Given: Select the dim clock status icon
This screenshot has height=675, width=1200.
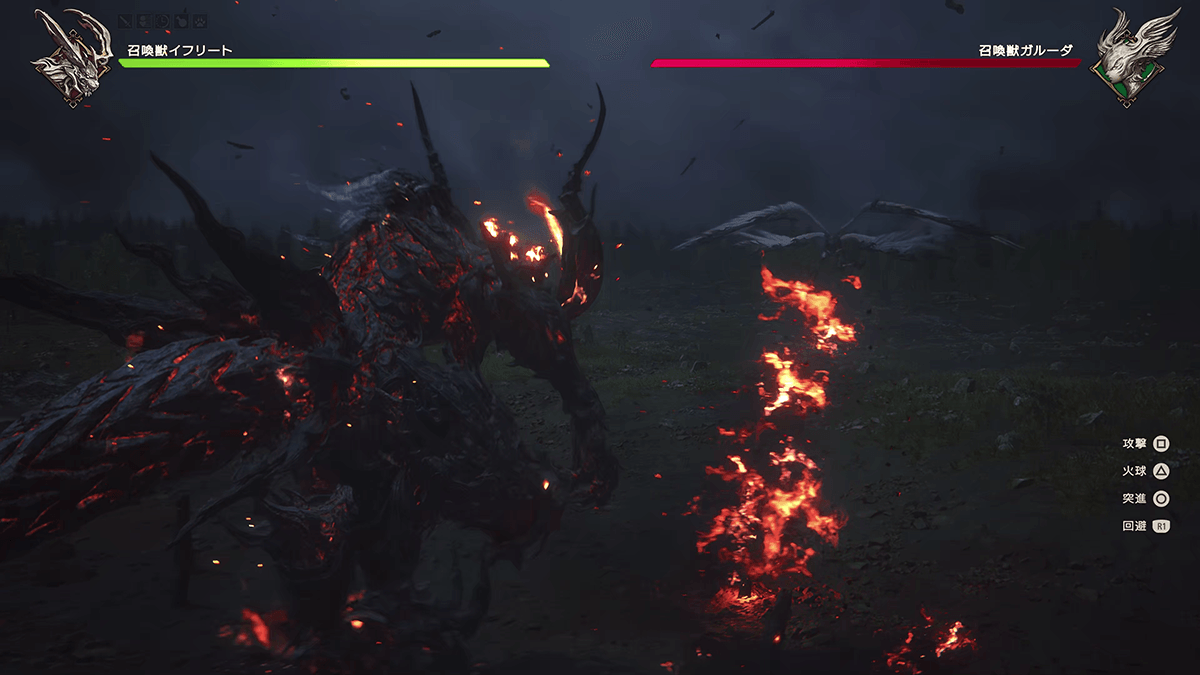Looking at the screenshot, I should (x=162, y=21).
